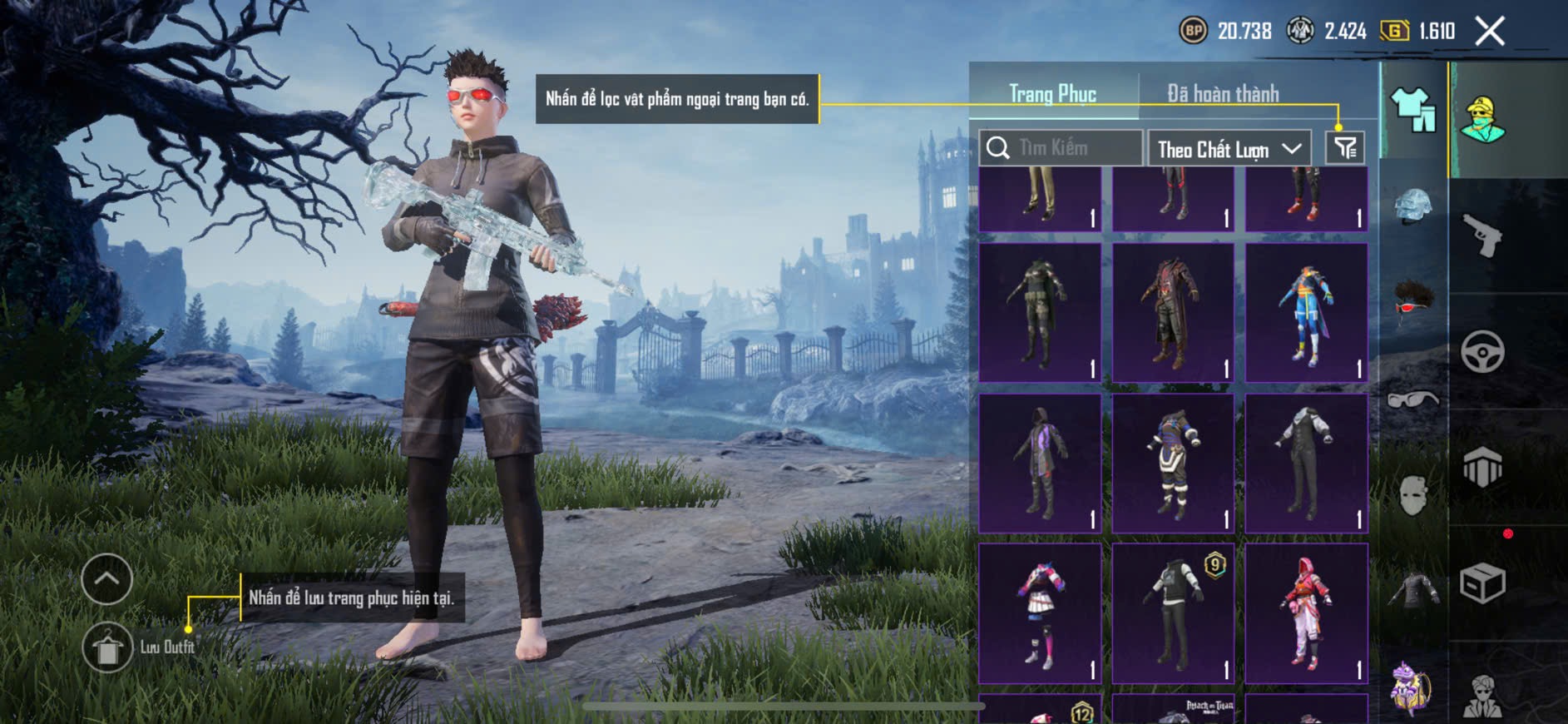The image size is (1568, 724).
Task: Open the pistol weapon skins section
Action: click(x=1482, y=236)
